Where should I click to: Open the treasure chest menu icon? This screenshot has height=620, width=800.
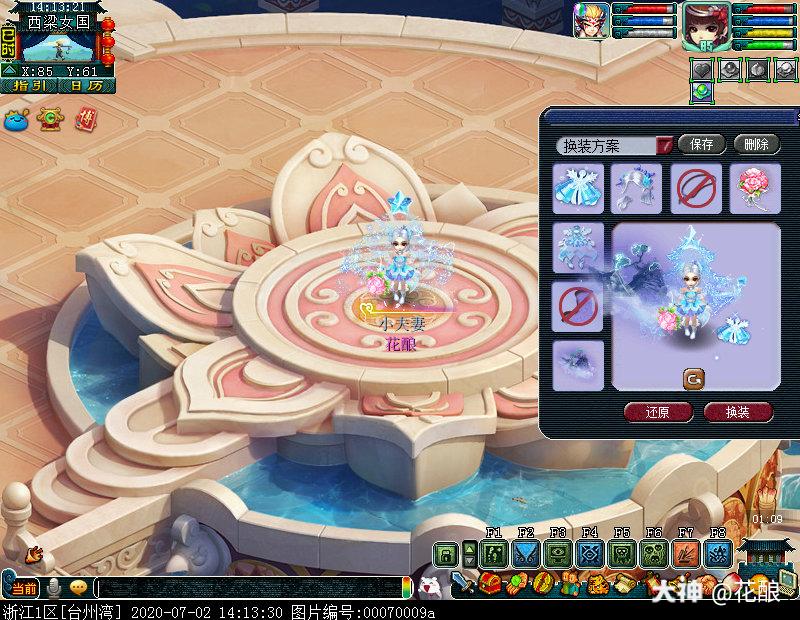tap(490, 583)
